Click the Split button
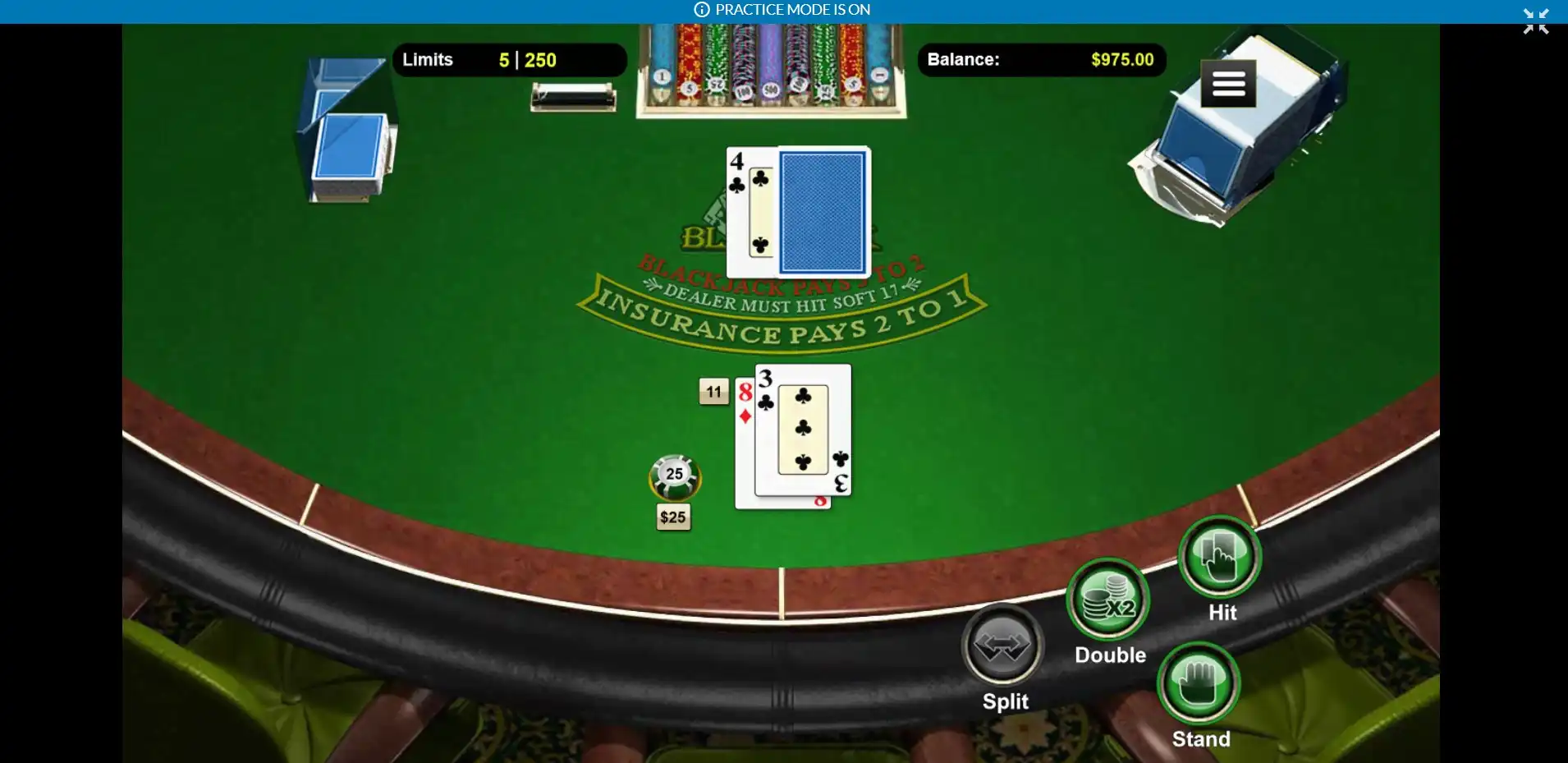This screenshot has height=763, width=1568. [x=1002, y=645]
